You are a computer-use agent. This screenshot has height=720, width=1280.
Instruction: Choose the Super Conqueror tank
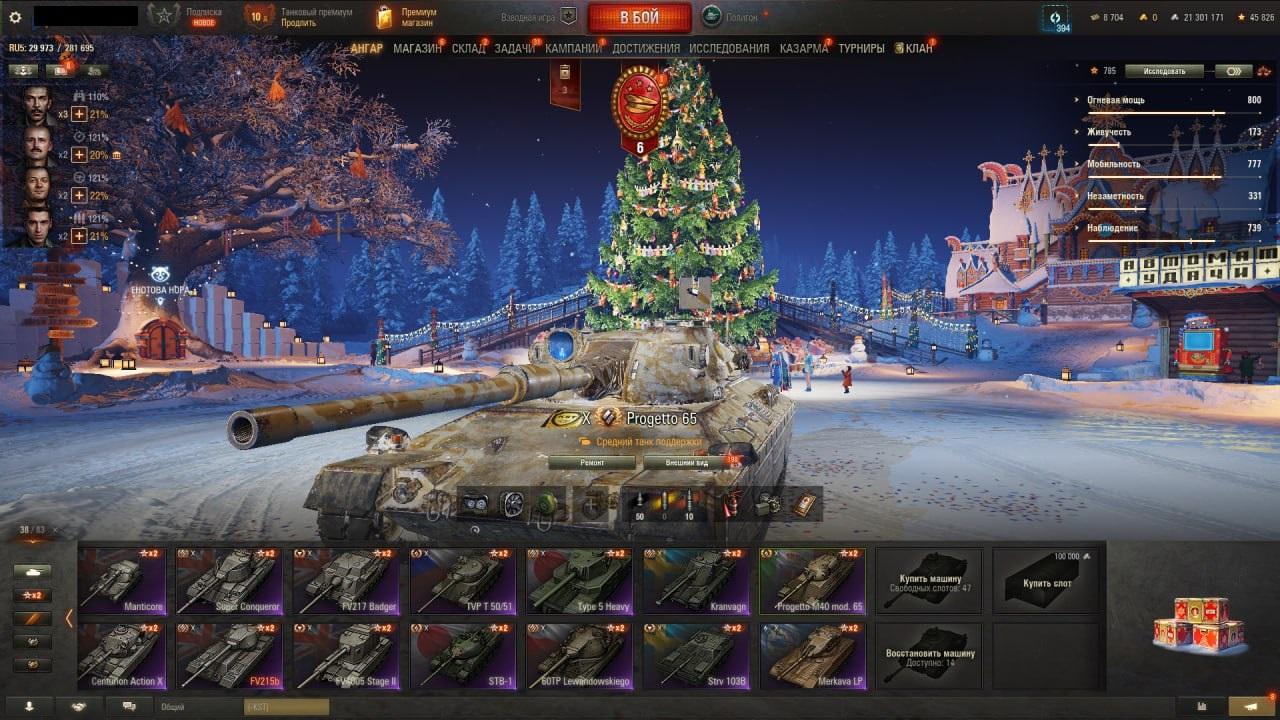pyautogui.click(x=228, y=580)
